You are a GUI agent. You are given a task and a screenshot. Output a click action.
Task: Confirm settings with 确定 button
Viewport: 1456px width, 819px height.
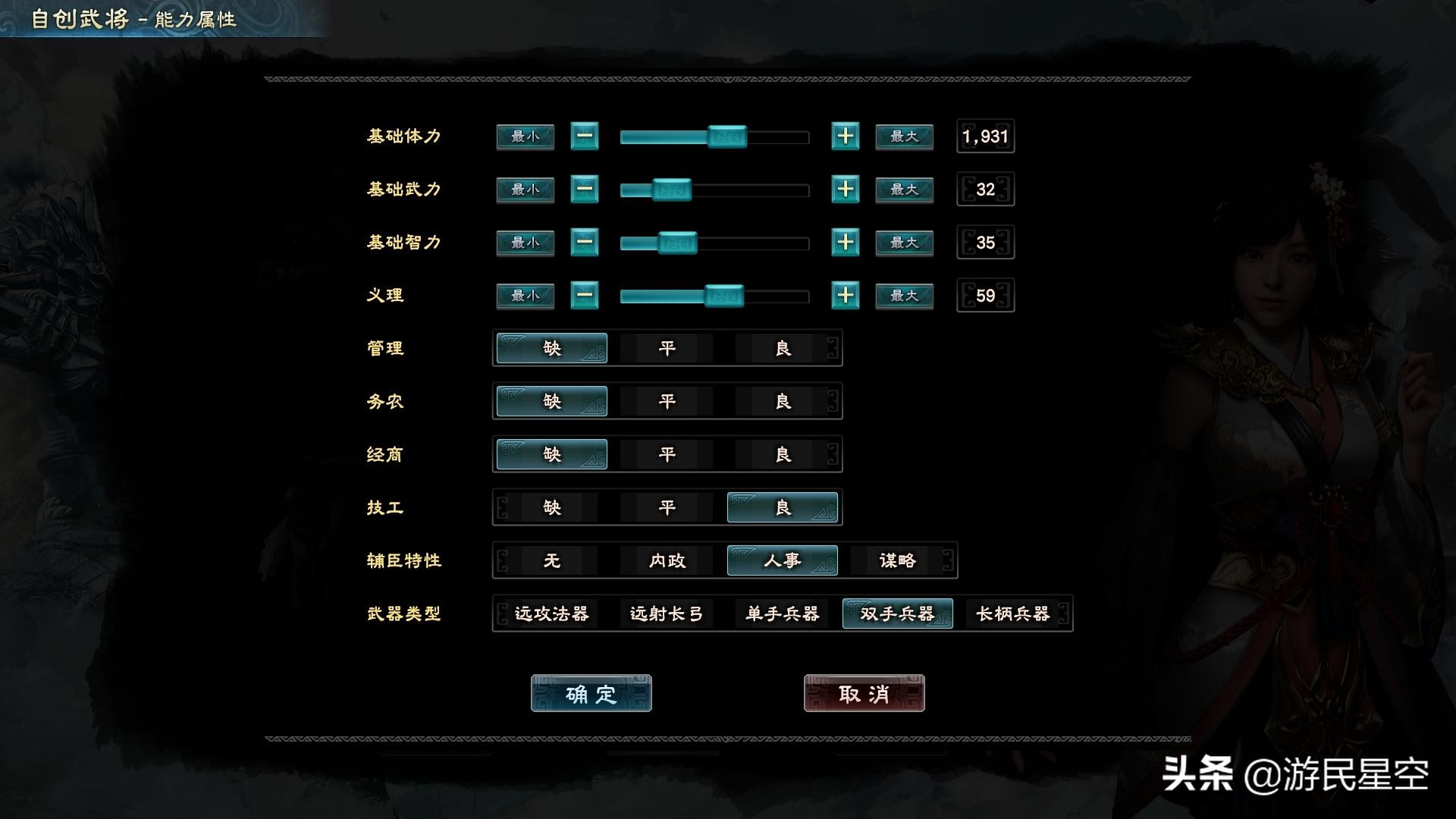click(x=591, y=692)
